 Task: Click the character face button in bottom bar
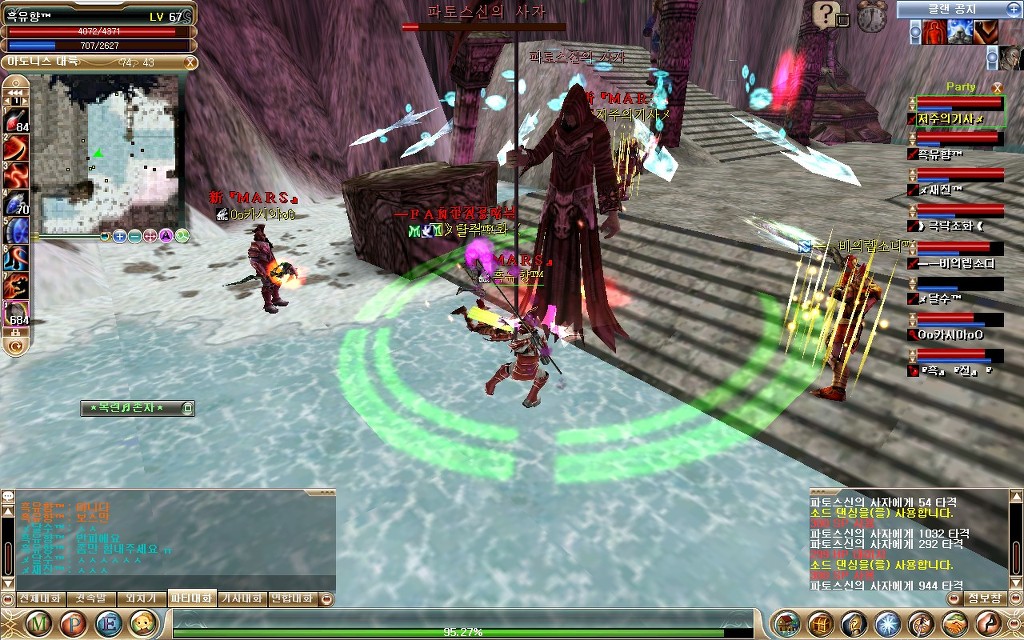coord(145,623)
